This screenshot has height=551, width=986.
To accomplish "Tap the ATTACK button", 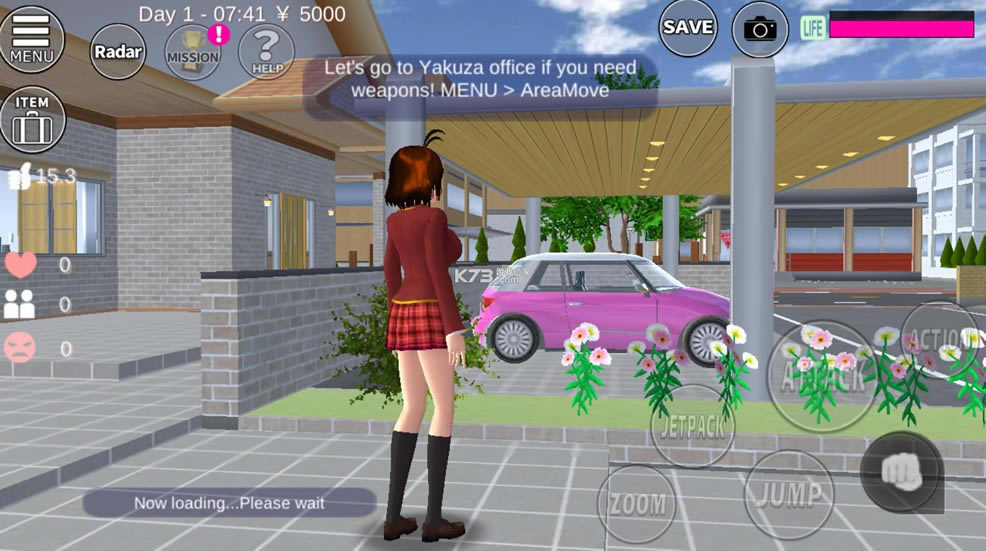I will tap(822, 377).
